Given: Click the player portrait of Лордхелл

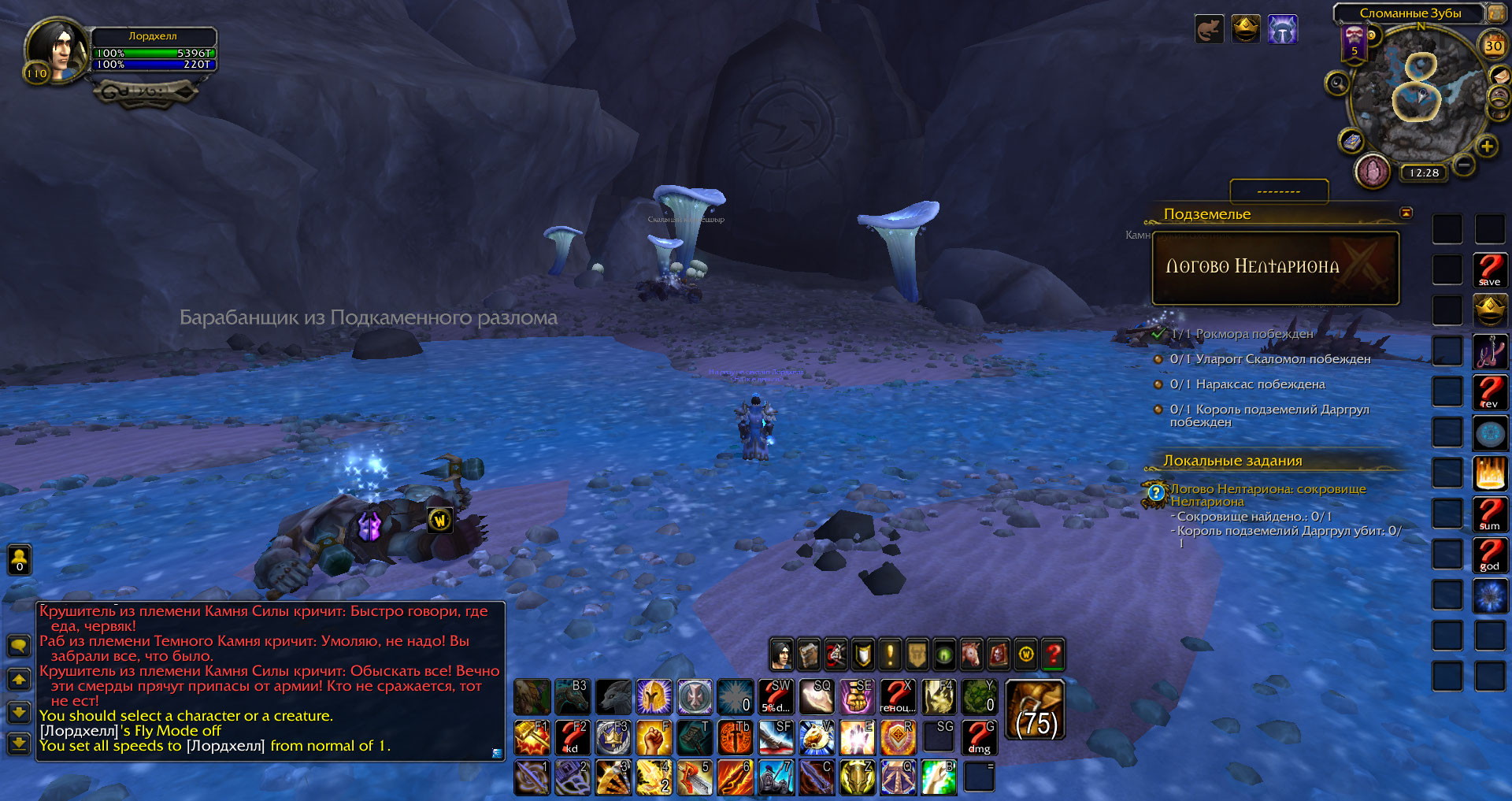Looking at the screenshot, I should [57, 49].
